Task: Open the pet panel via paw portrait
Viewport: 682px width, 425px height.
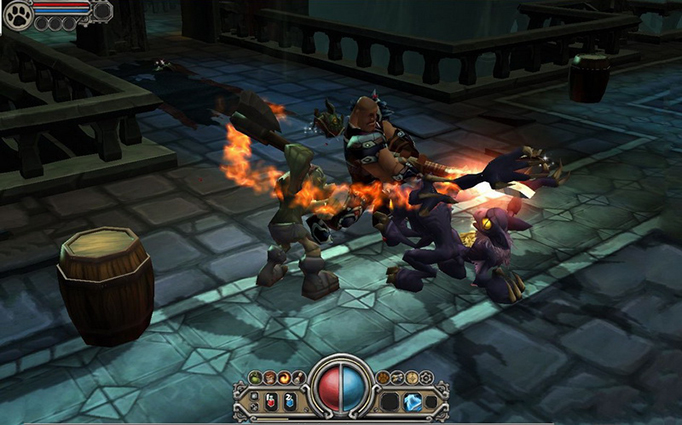Action: (18, 14)
